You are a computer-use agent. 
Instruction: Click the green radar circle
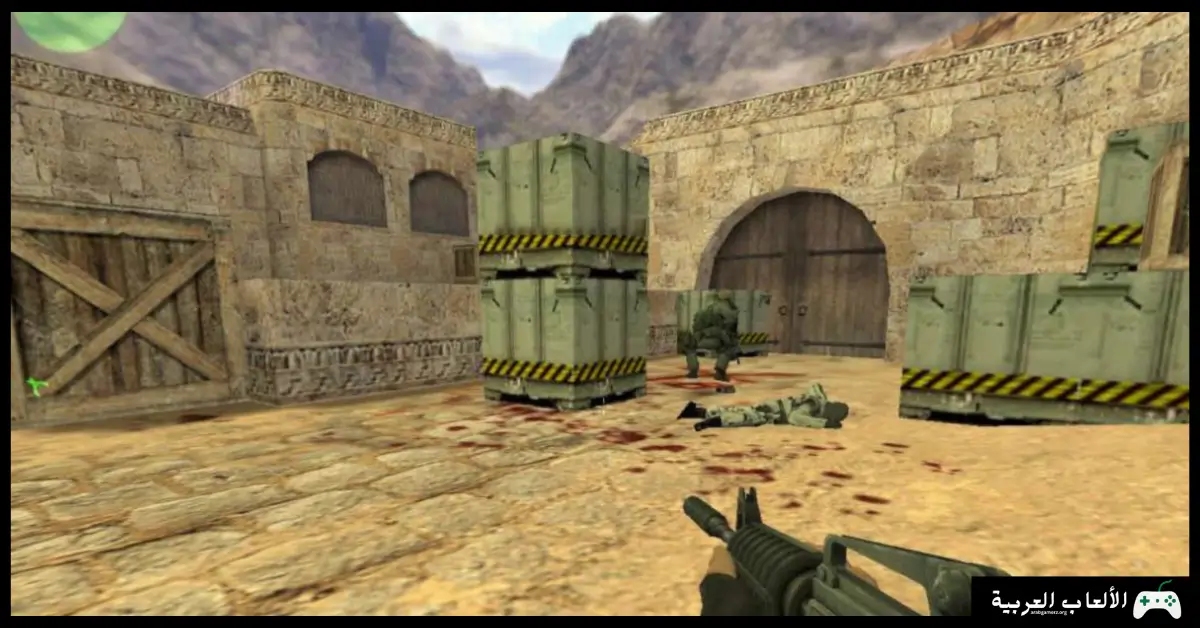pyautogui.click(x=70, y=29)
